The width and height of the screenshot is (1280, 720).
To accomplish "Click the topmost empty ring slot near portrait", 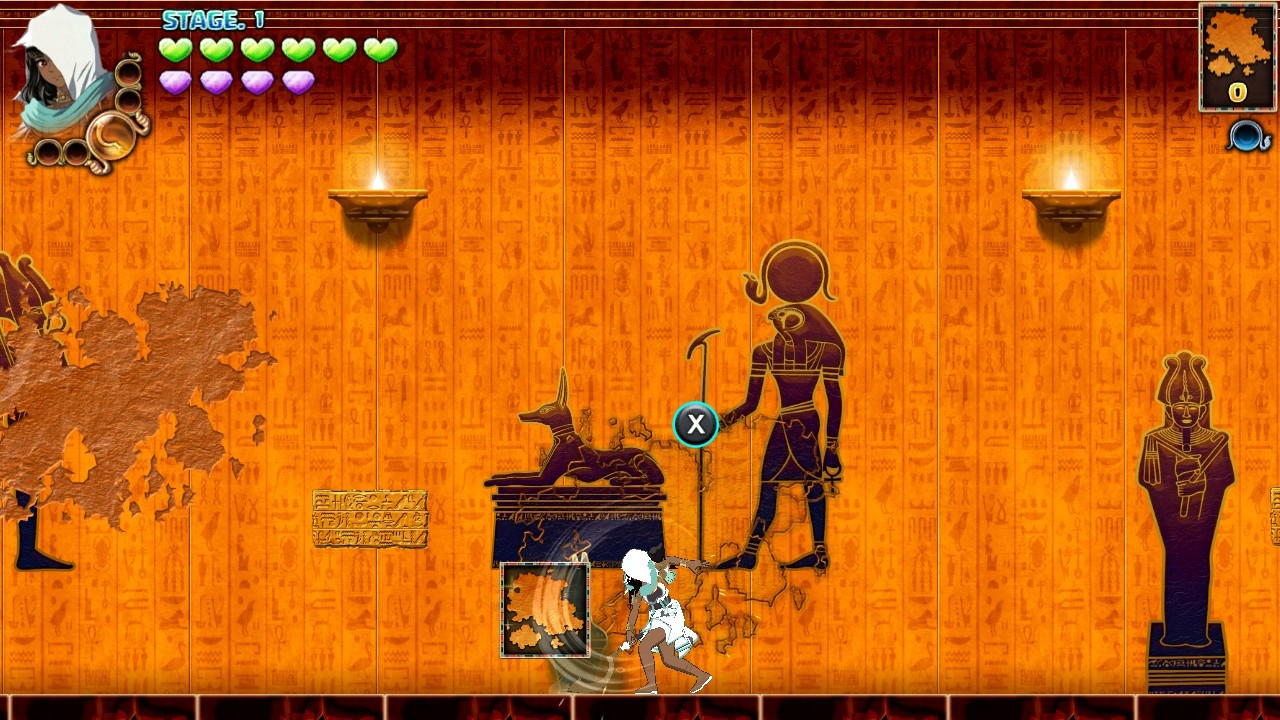I will pos(127,72).
